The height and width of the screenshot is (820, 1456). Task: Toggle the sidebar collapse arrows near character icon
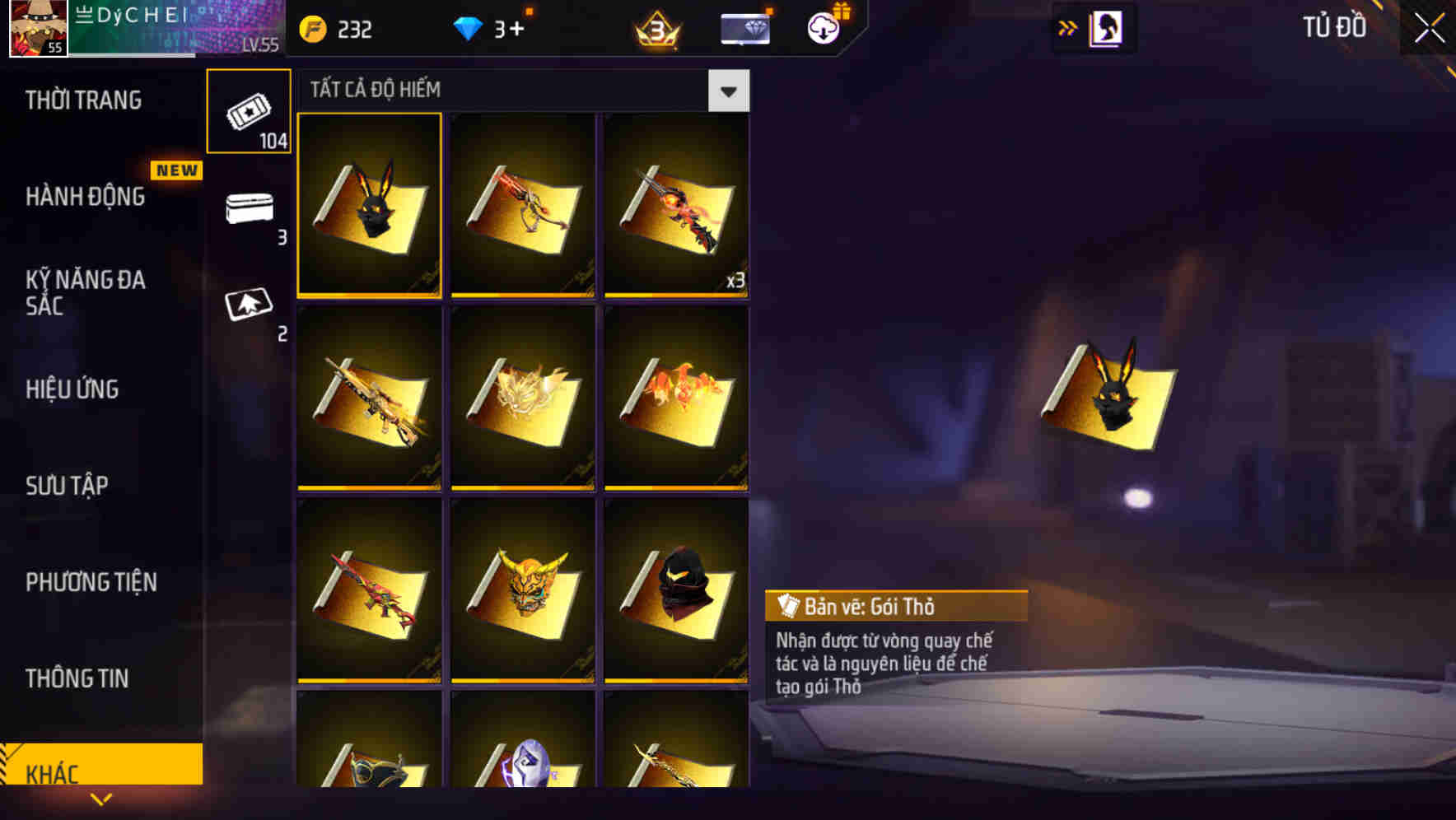[1068, 27]
